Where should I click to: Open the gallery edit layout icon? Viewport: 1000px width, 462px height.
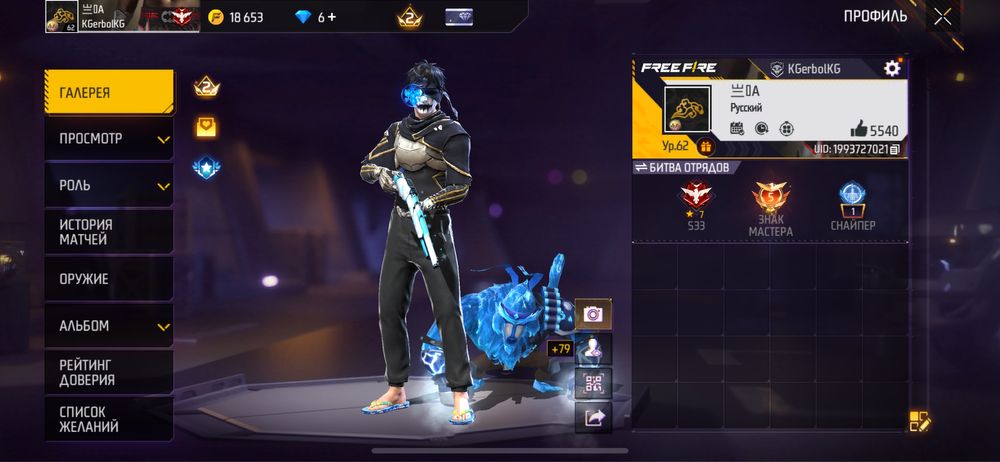[x=920, y=421]
